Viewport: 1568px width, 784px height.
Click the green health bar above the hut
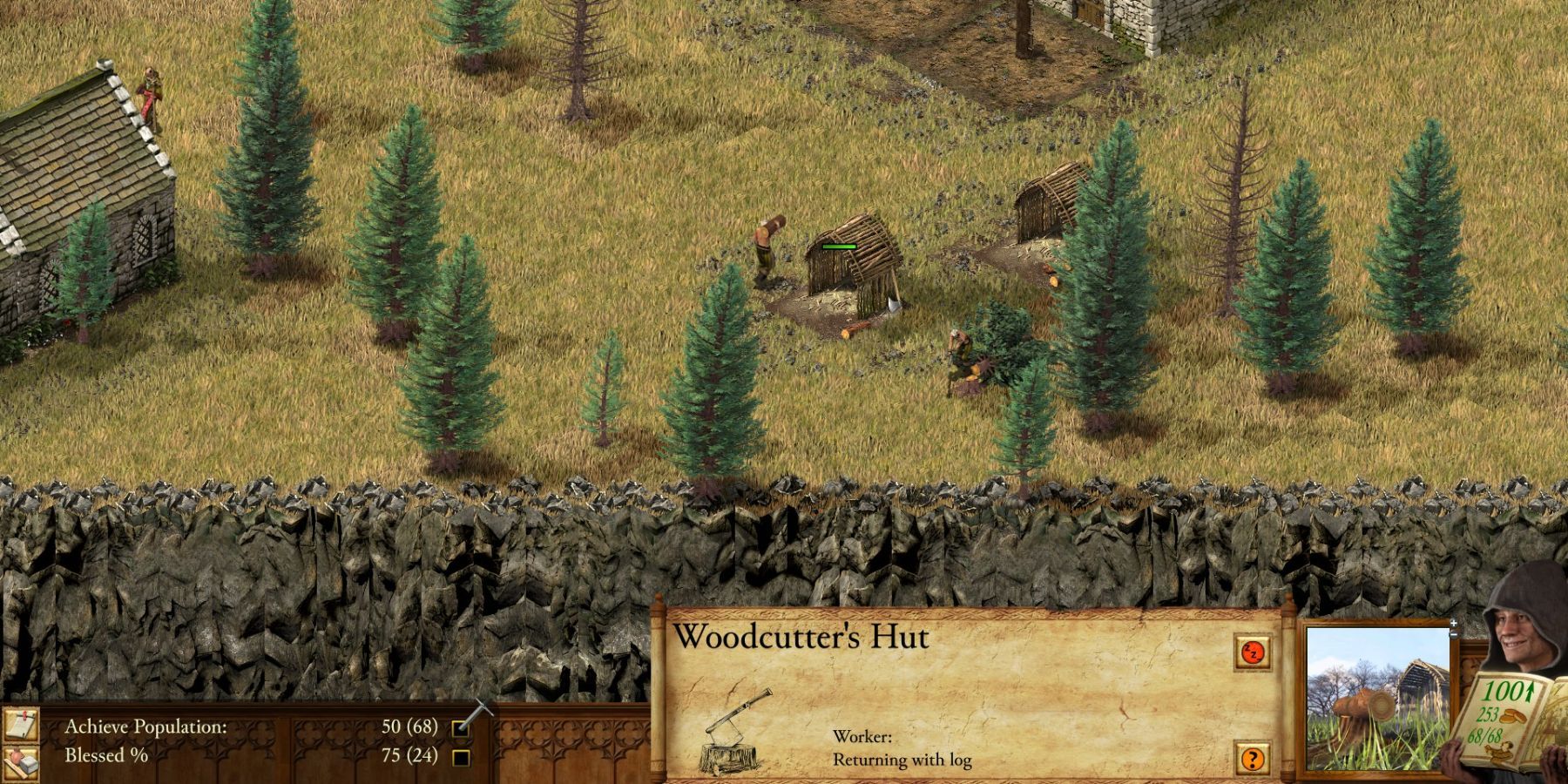[836, 247]
